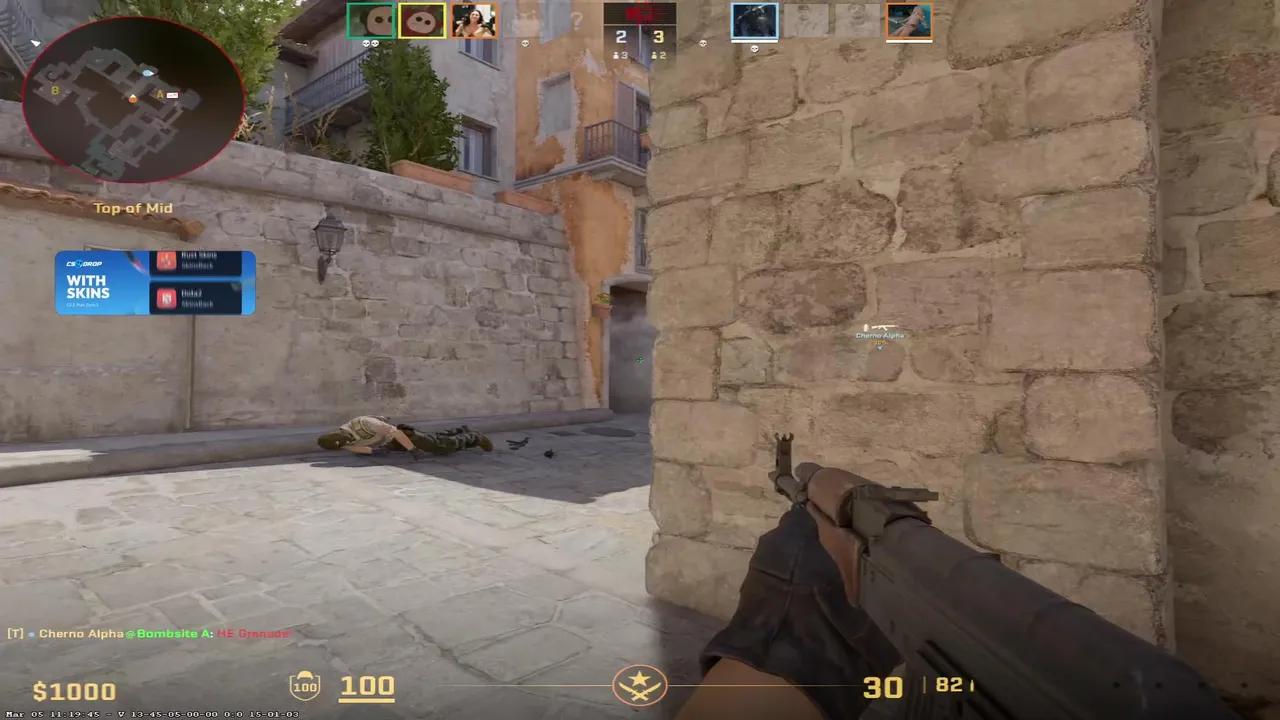The width and height of the screenshot is (1280, 720).
Task: Select the Rust Skins SkinsBack icon in the CSDROP panel
Action: pyautogui.click(x=166, y=261)
